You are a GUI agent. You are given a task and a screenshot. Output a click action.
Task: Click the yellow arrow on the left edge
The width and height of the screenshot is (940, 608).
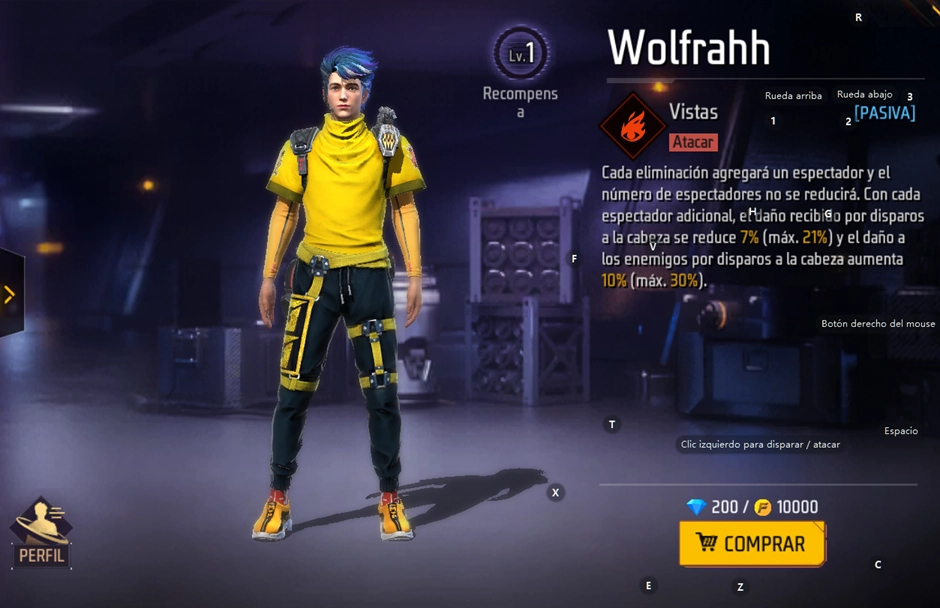pos(10,294)
